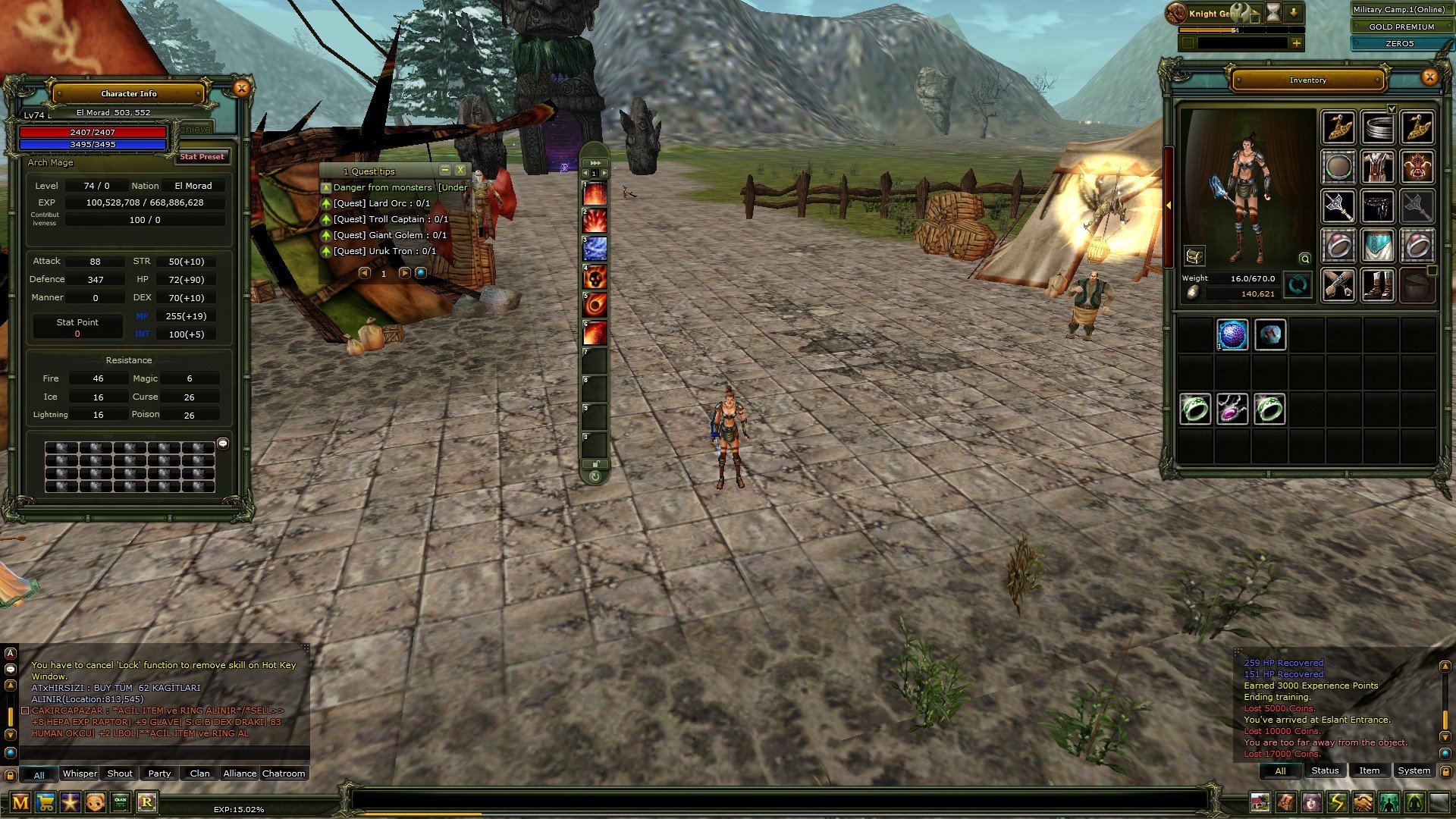
Task: Open the Power-Up Store cart icon
Action: tap(45, 801)
